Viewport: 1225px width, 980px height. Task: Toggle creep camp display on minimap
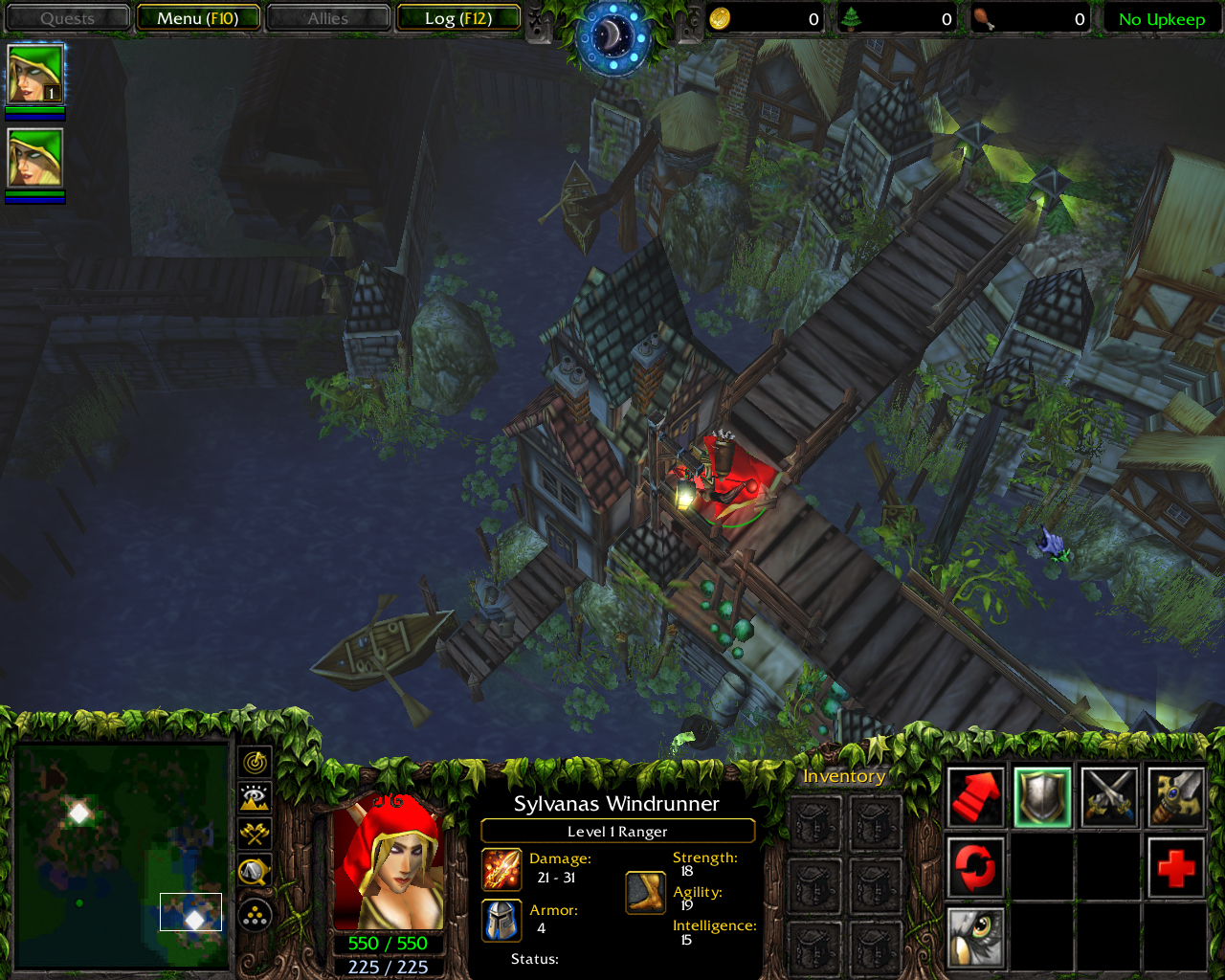coord(255,871)
